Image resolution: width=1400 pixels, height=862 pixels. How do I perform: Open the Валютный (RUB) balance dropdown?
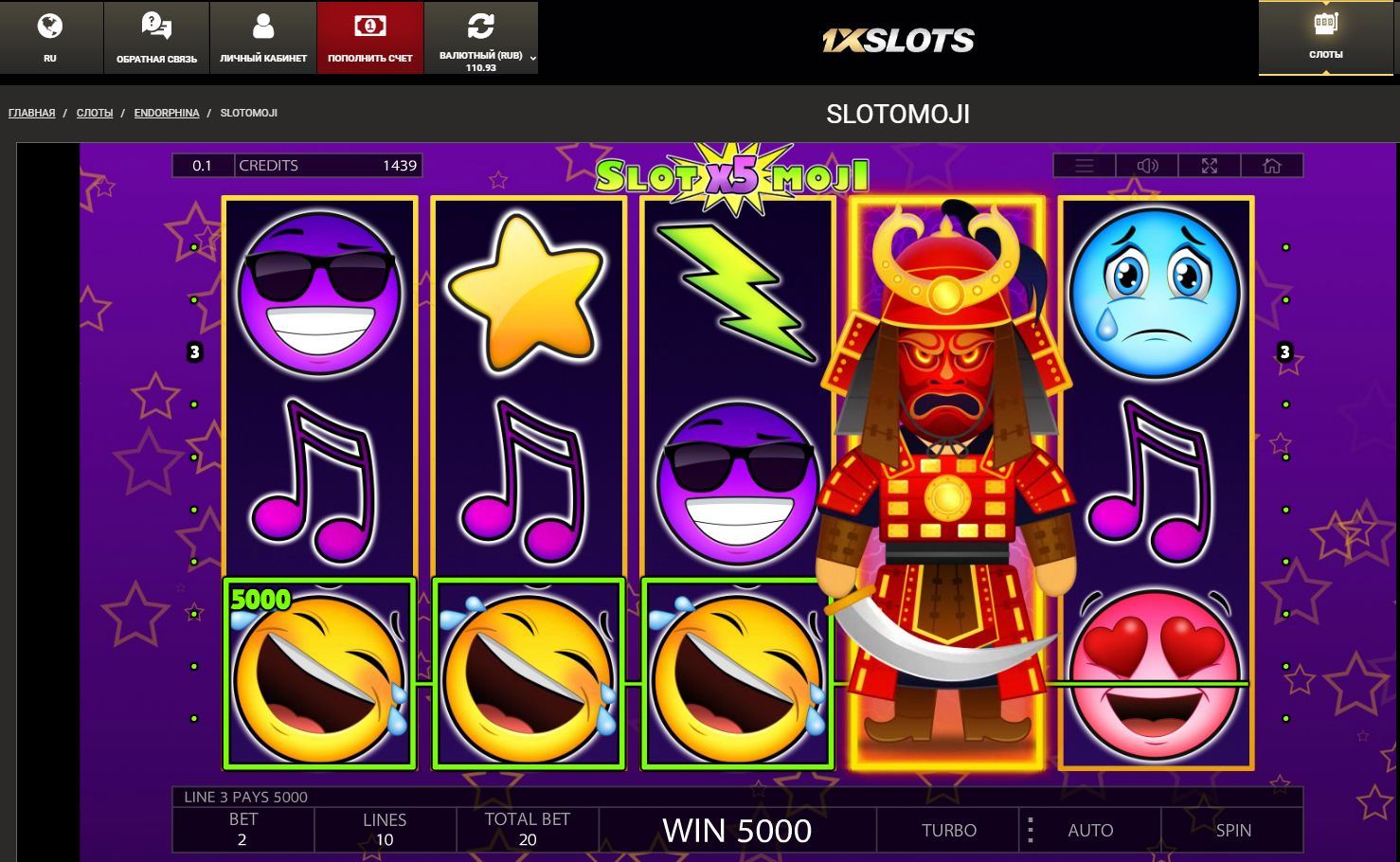click(481, 37)
